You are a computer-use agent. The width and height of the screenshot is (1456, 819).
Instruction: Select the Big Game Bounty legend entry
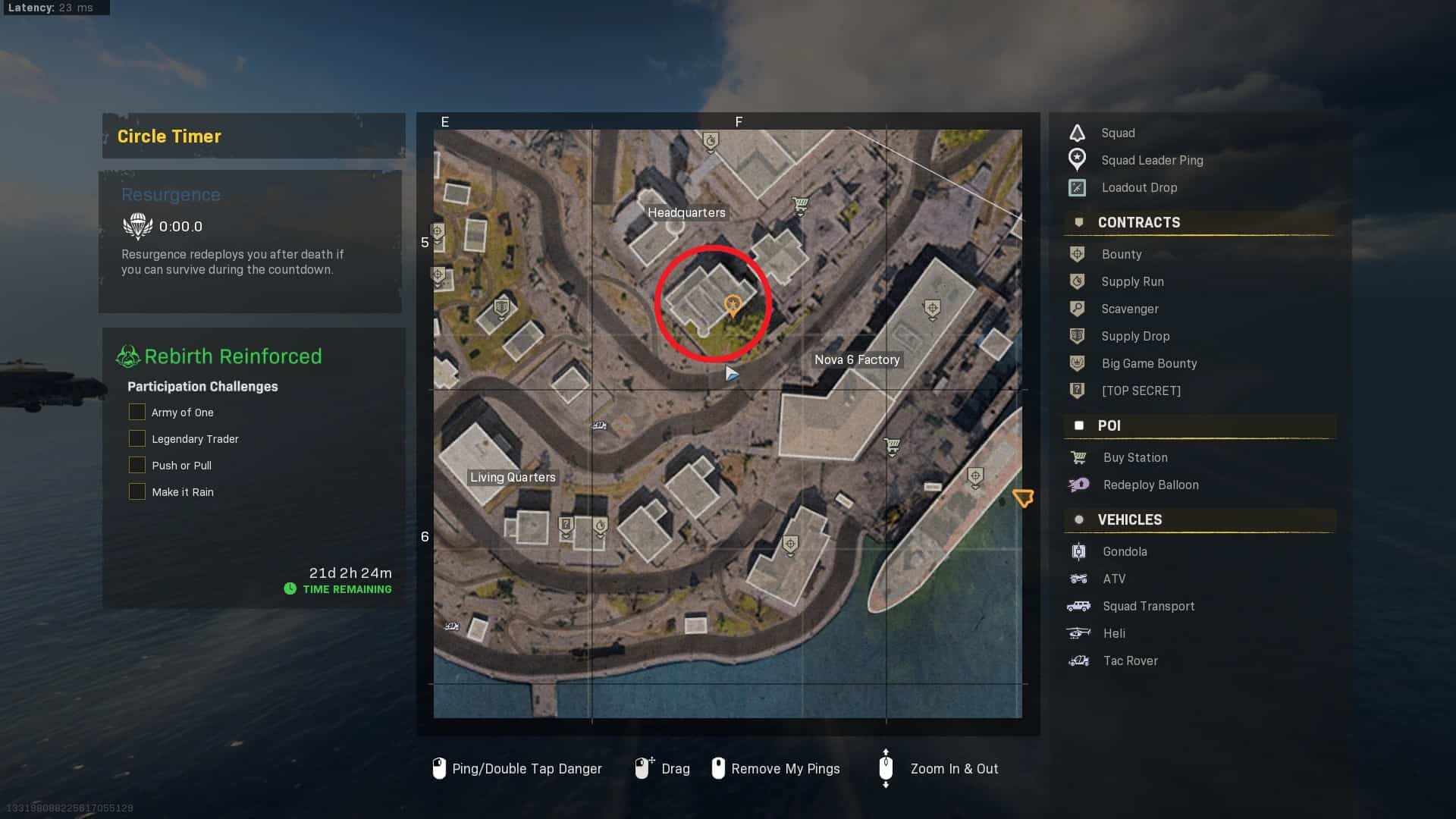1148,363
